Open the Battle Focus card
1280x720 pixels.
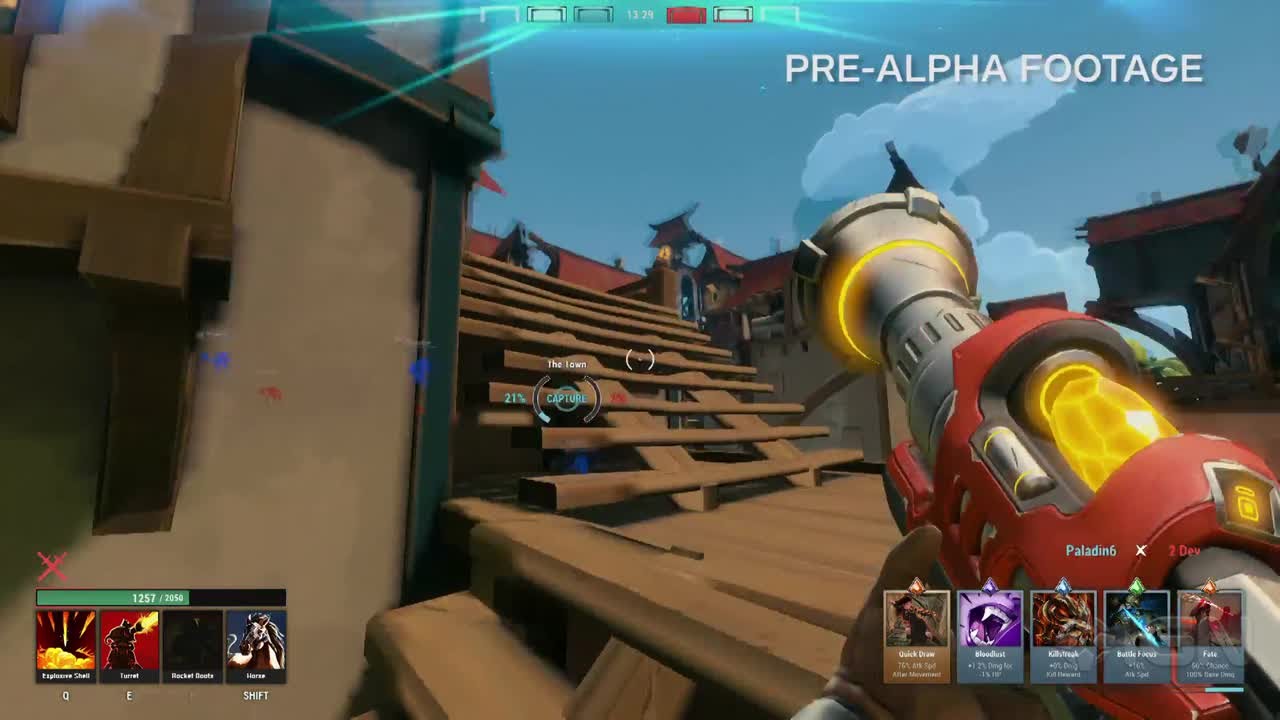click(x=1136, y=626)
